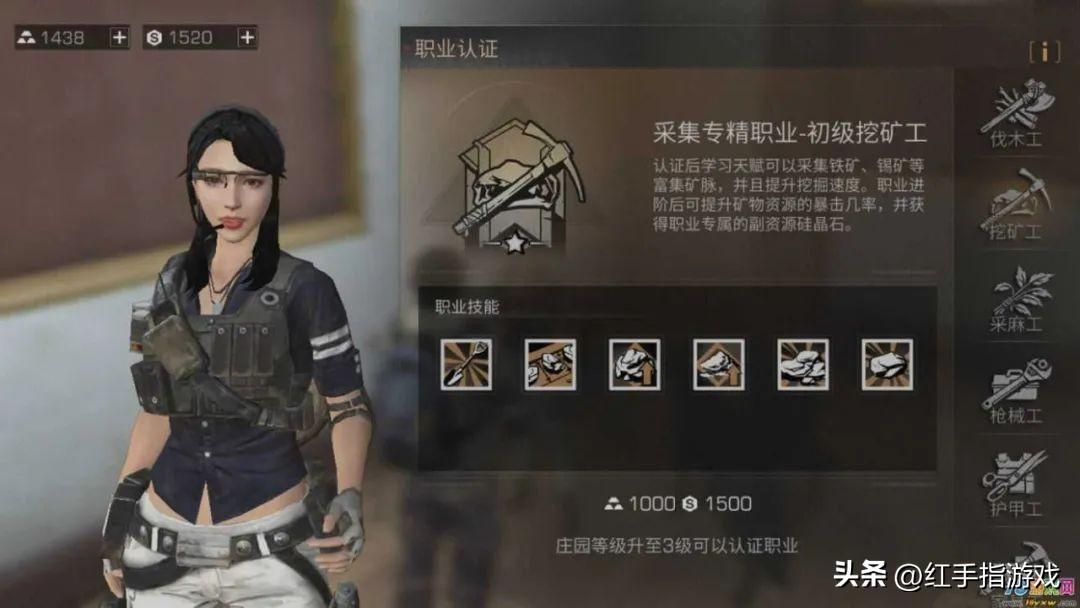This screenshot has width=1080, height=608.
Task: Open the info button marked i
Action: 1044,52
